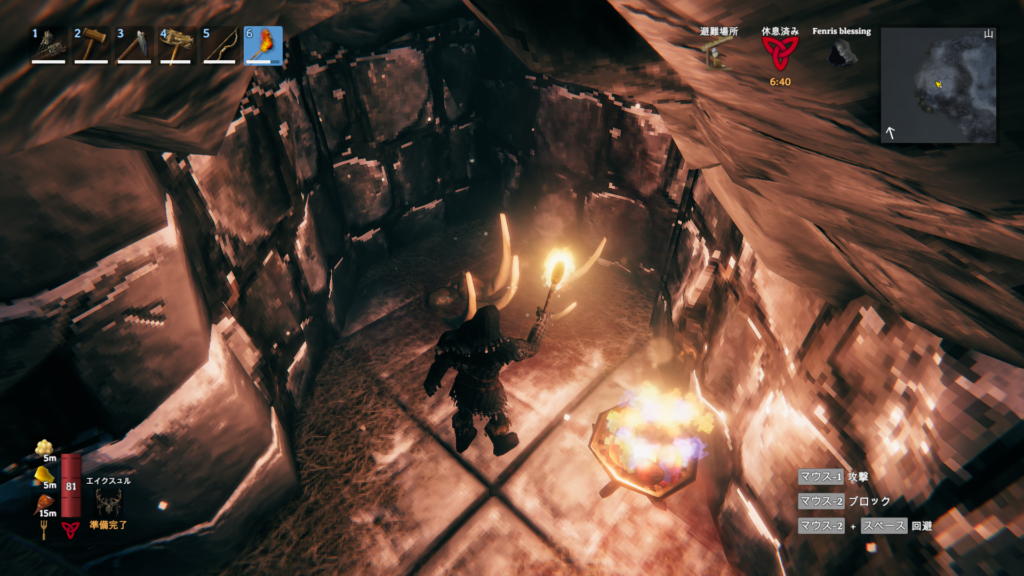This screenshot has width=1024, height=576.
Task: Activate the Eikthyr deer skull power
Action: pos(108,502)
